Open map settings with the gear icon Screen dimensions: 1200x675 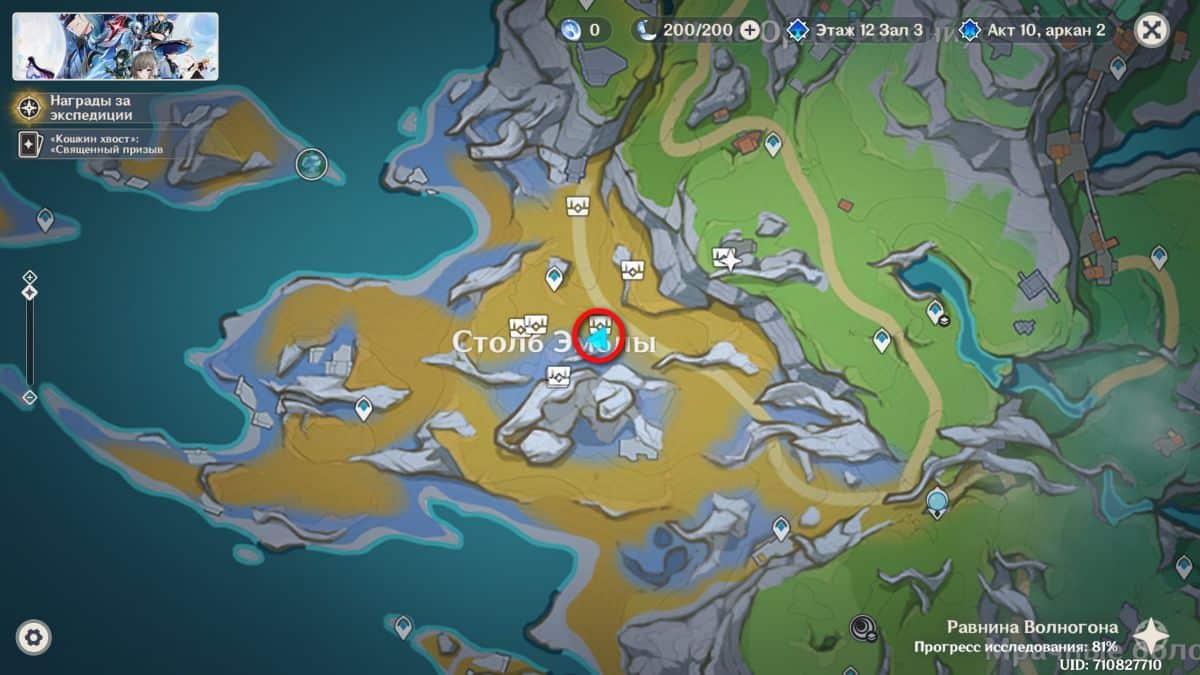pos(34,637)
